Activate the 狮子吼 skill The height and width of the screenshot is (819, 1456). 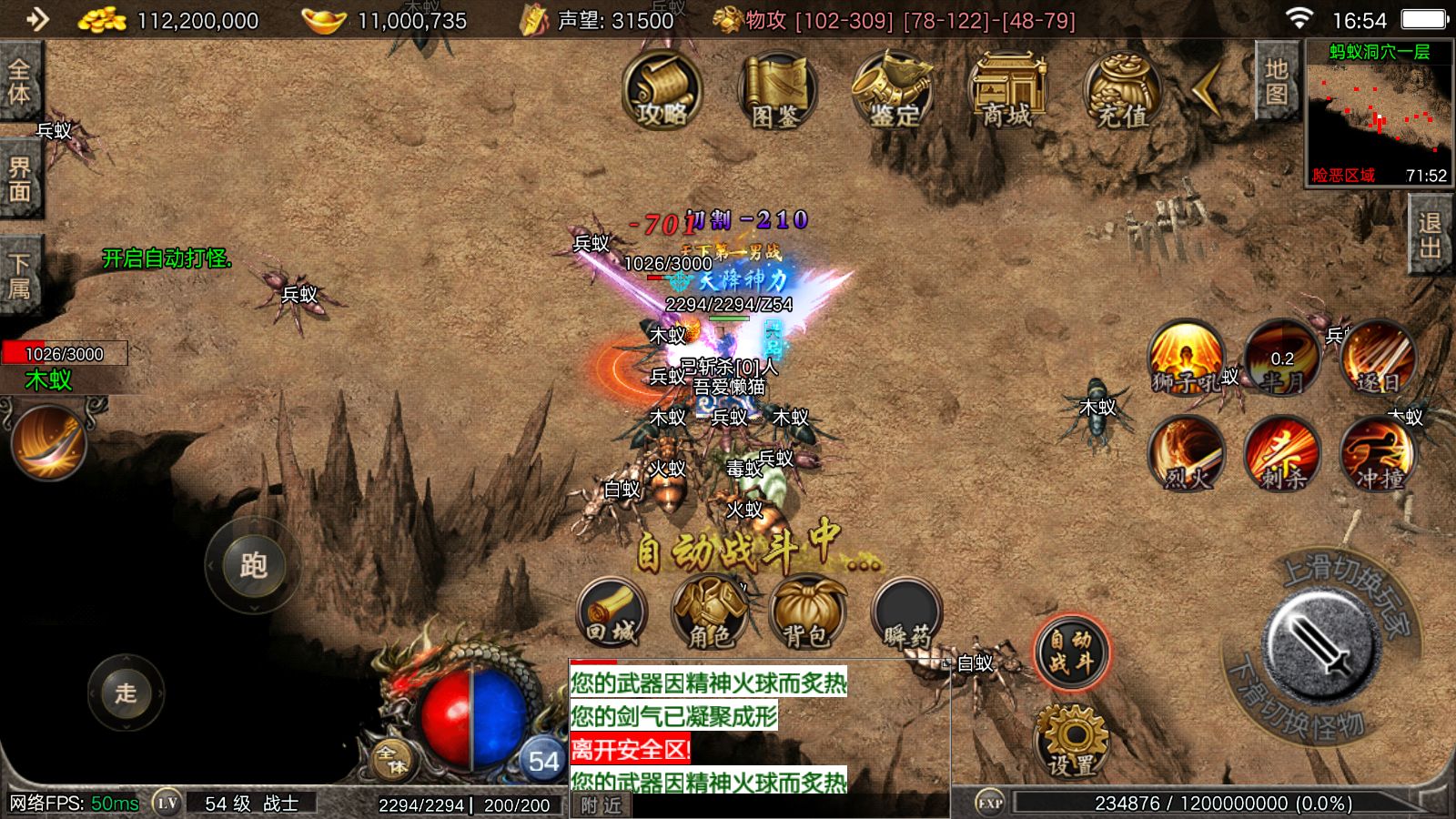click(x=1186, y=358)
